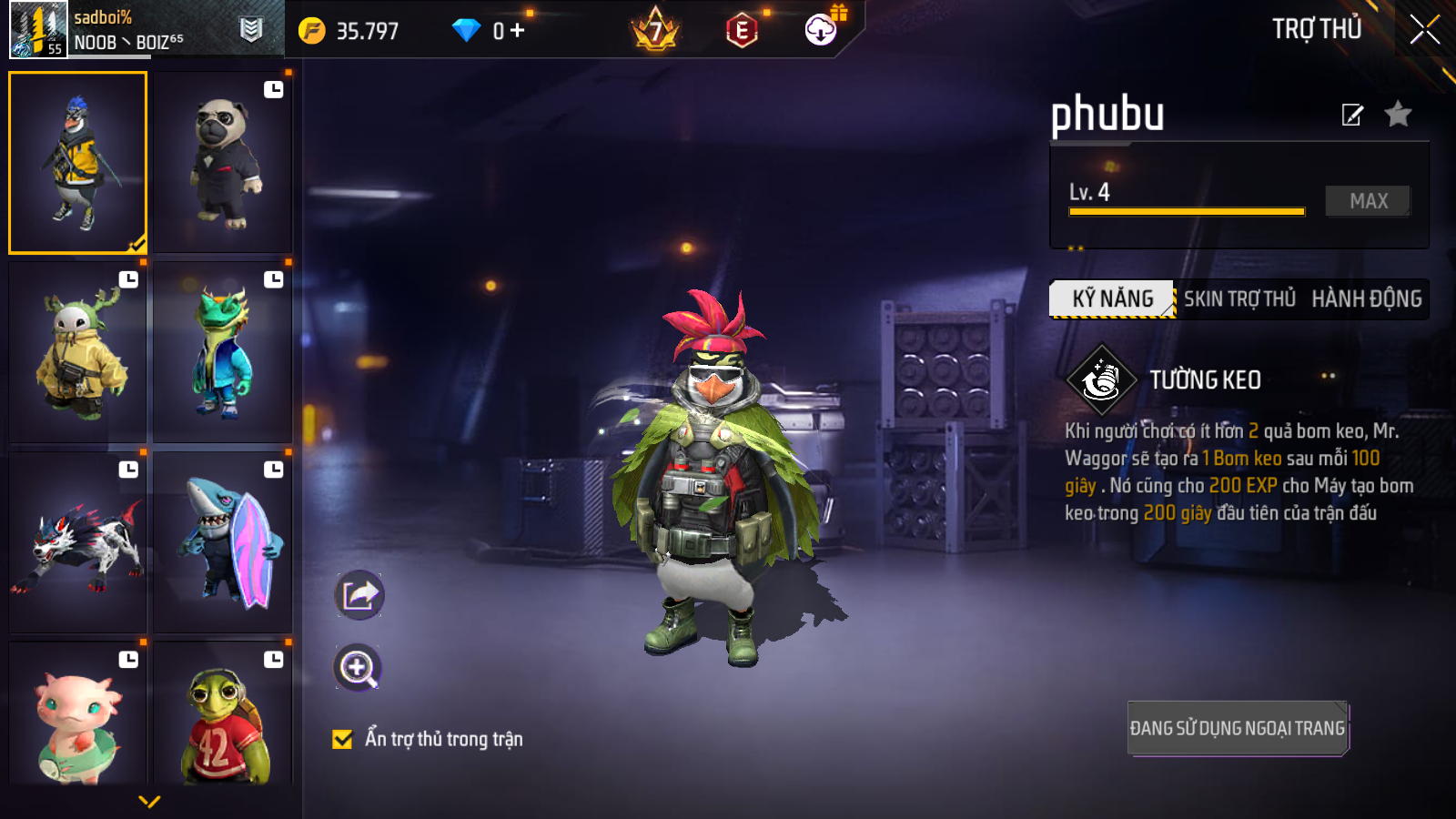Open the HÀNH ĐỘNG tab
1456x819 pixels.
(x=1366, y=299)
